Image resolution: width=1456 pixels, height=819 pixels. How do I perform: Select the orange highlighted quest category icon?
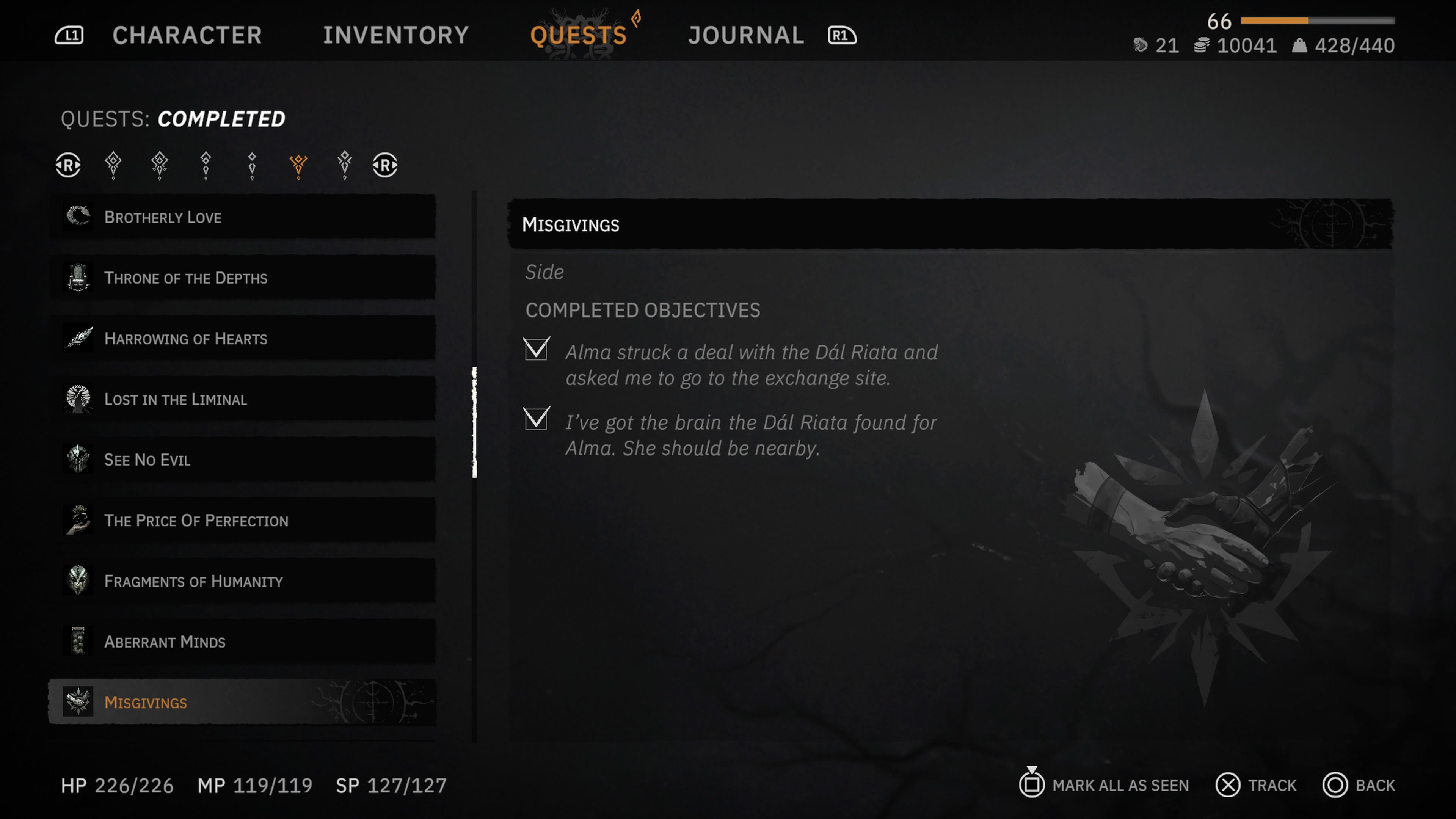click(x=298, y=165)
